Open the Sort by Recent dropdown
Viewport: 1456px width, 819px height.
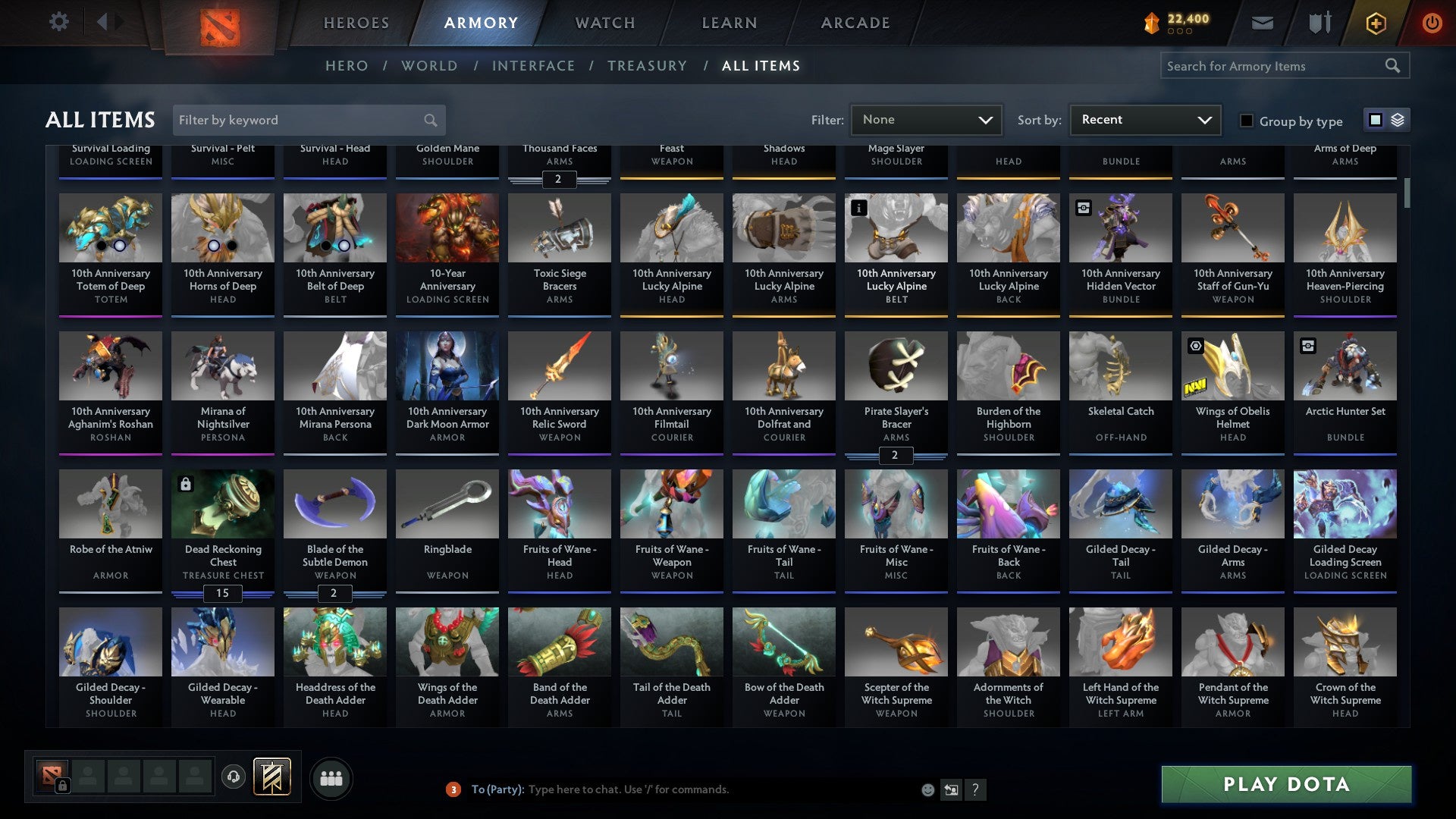point(1144,119)
